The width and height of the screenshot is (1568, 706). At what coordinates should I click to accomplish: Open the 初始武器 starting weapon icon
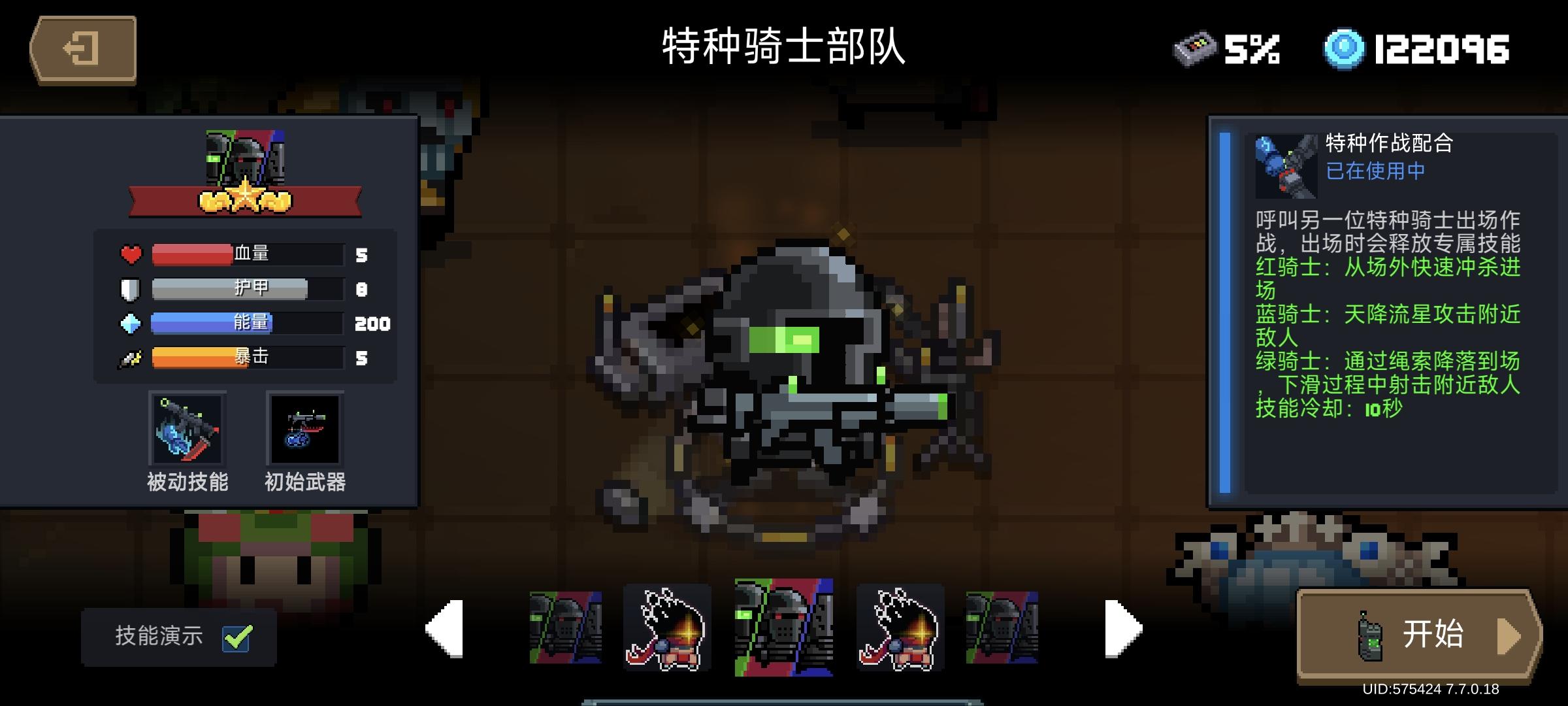305,429
